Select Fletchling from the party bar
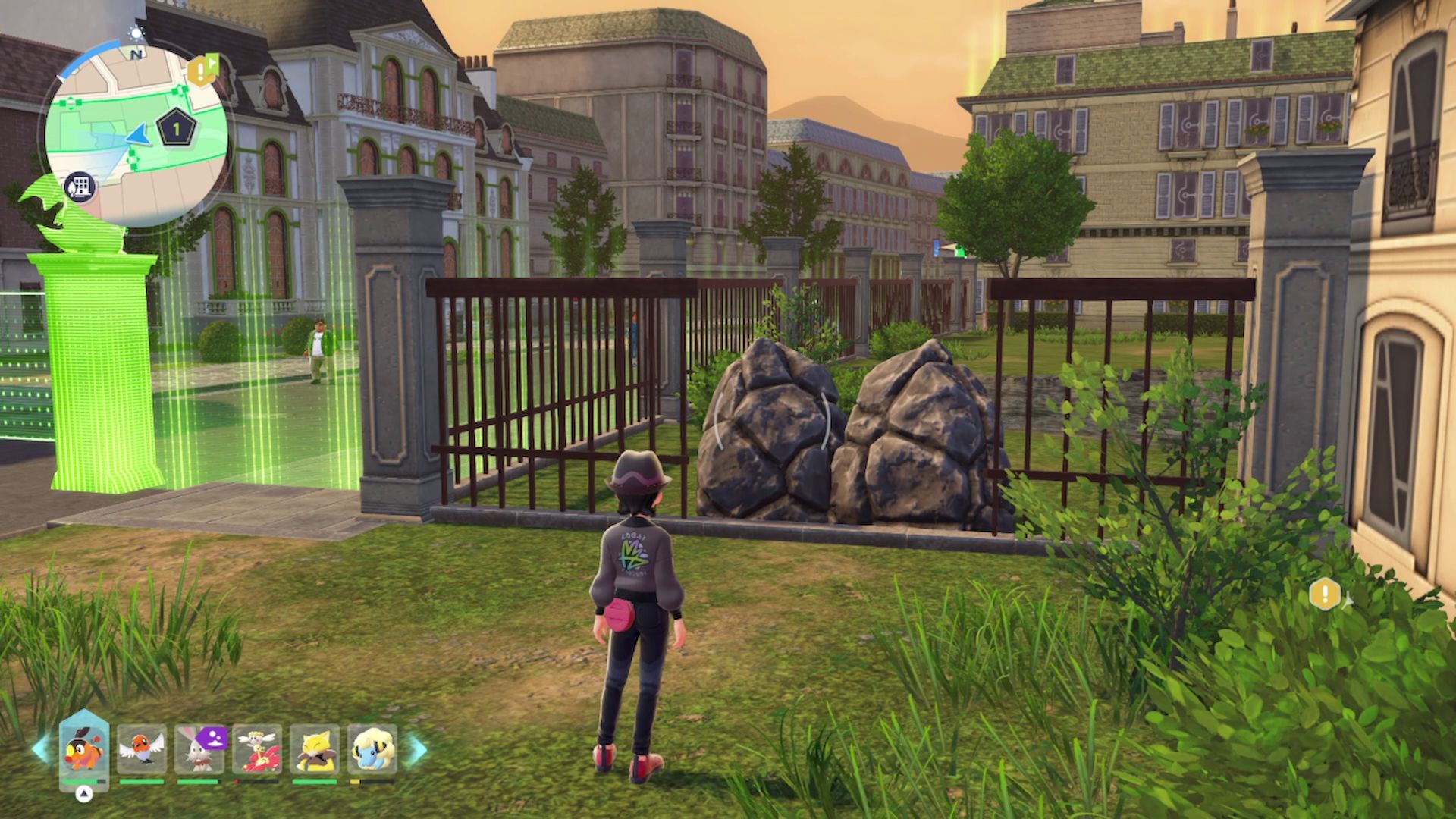 pyautogui.click(x=142, y=749)
